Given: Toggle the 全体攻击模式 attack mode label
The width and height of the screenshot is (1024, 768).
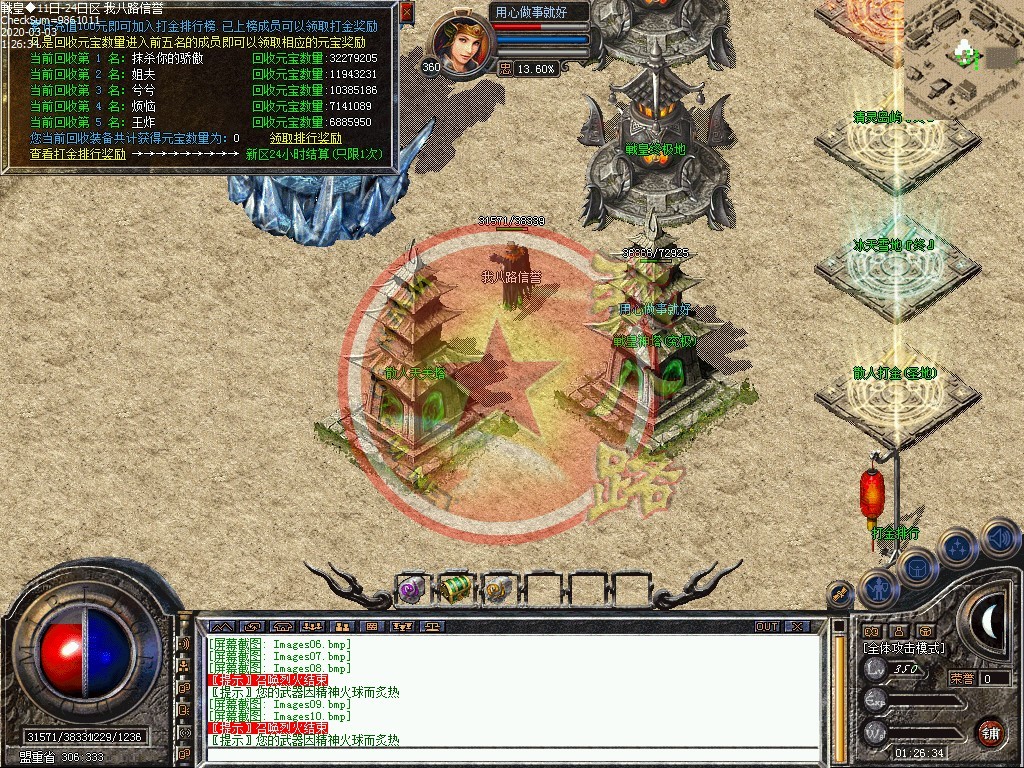Looking at the screenshot, I should pyautogui.click(x=903, y=648).
